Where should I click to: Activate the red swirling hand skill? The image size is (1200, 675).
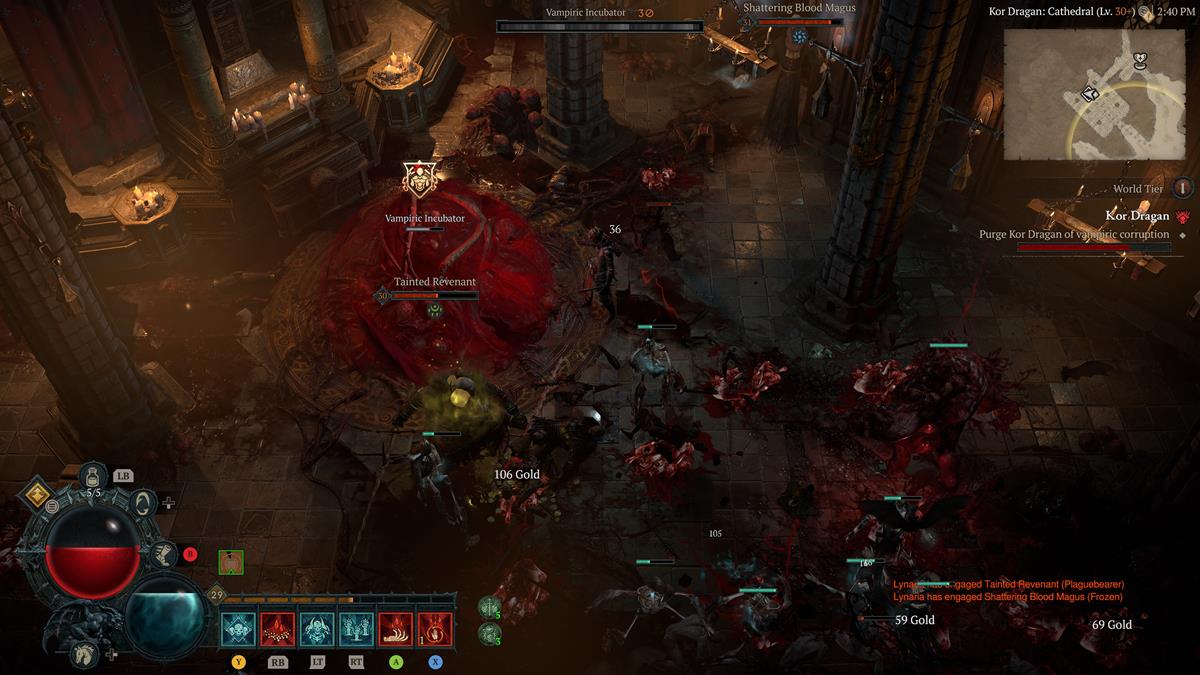tap(435, 629)
